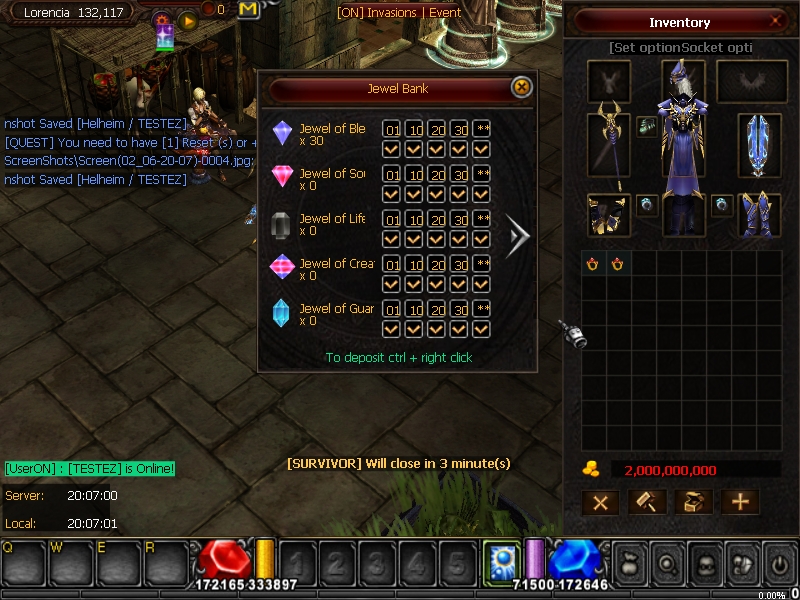Click the Jewel of Bless gem icon

(x=283, y=134)
